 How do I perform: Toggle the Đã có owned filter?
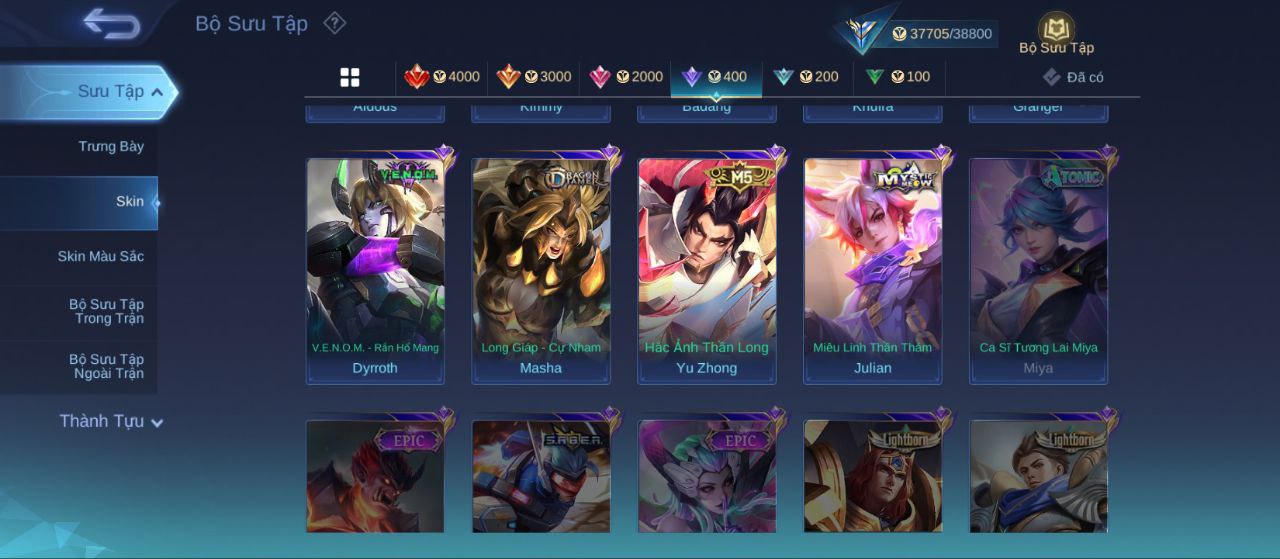click(x=1073, y=77)
